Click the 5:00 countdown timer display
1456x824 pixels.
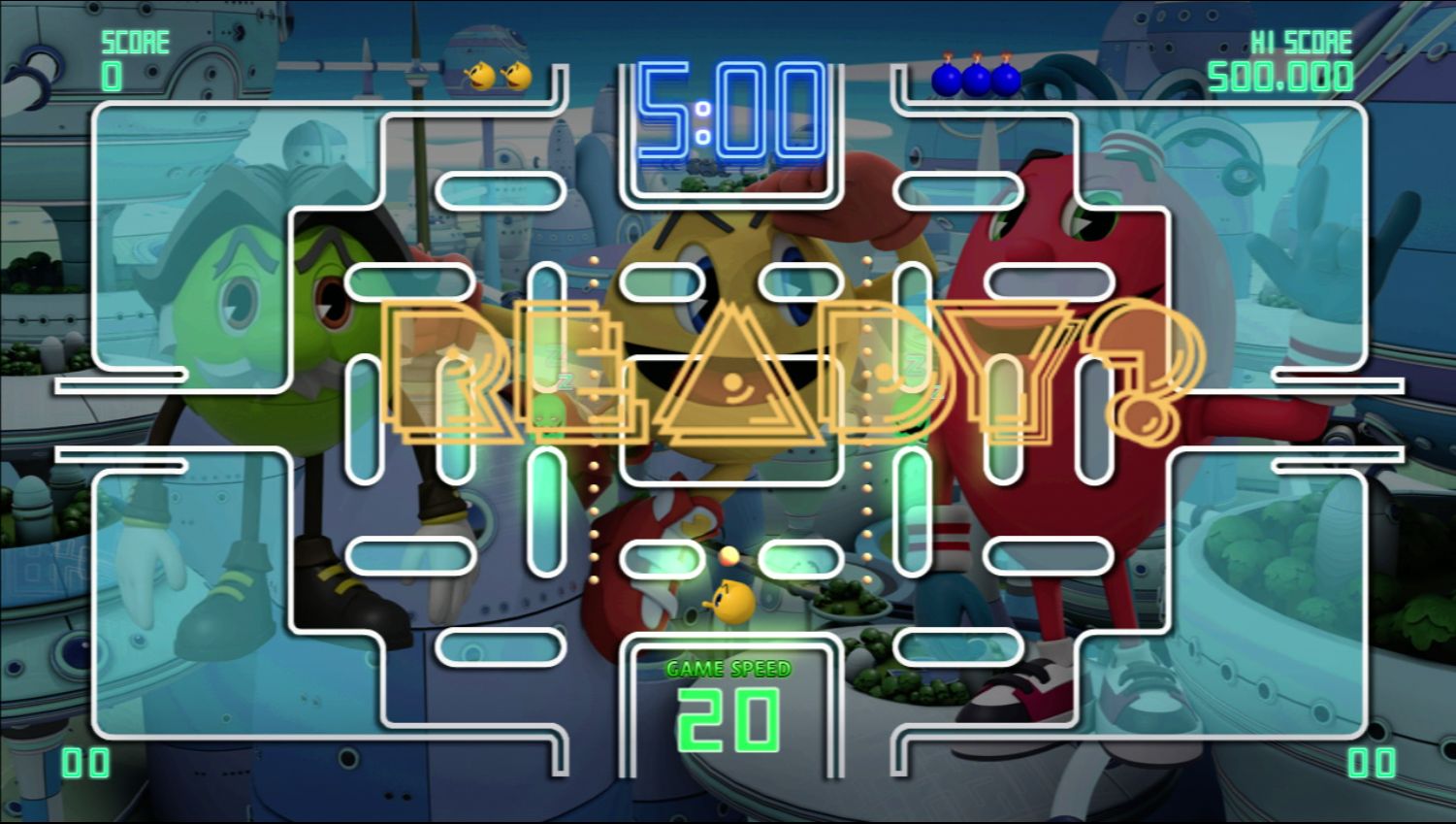click(x=728, y=109)
